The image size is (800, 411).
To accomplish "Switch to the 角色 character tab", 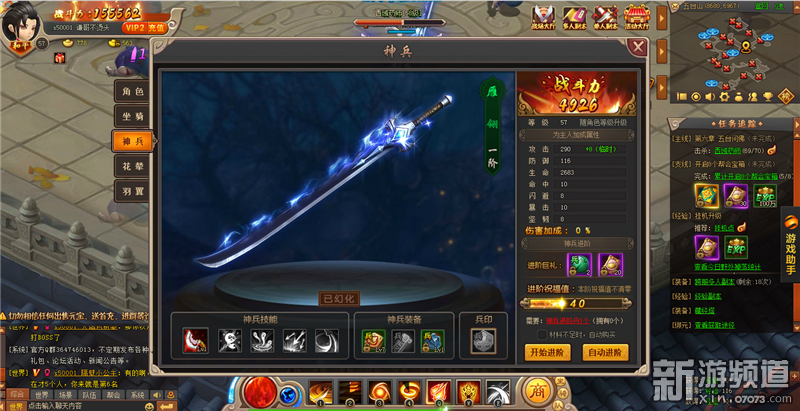I will click(133, 92).
